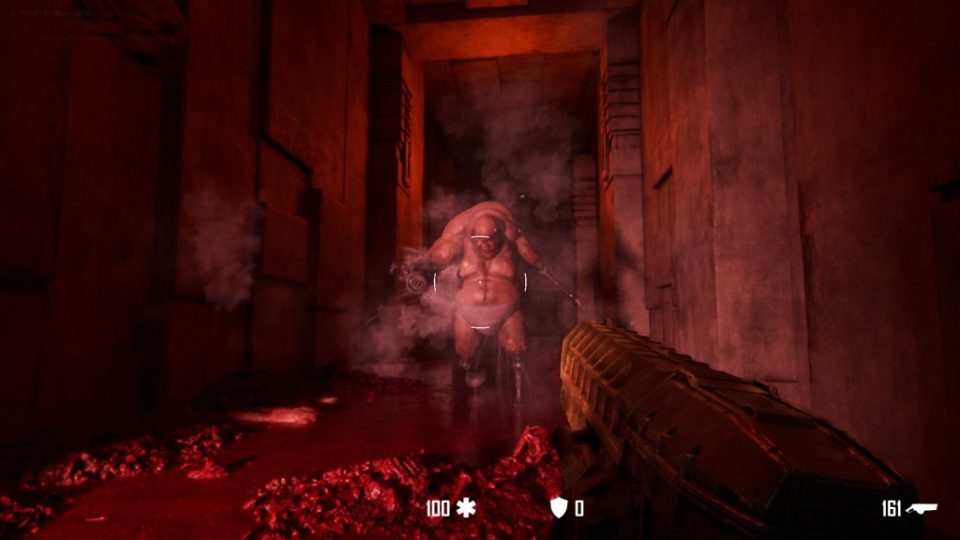
Task: Click the health asterisk icon
Action: coord(466,508)
